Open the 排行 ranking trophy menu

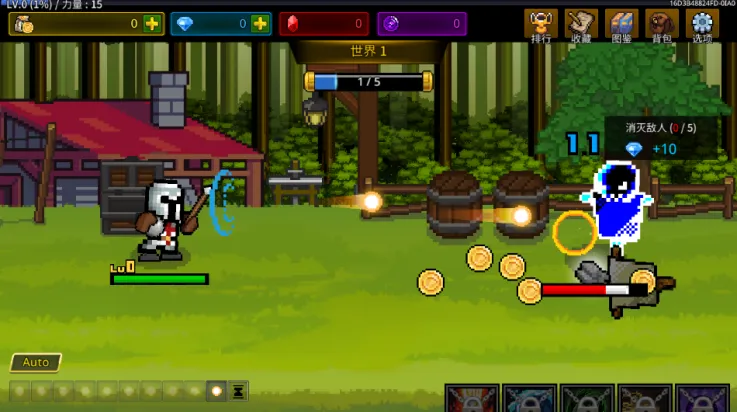coord(541,26)
